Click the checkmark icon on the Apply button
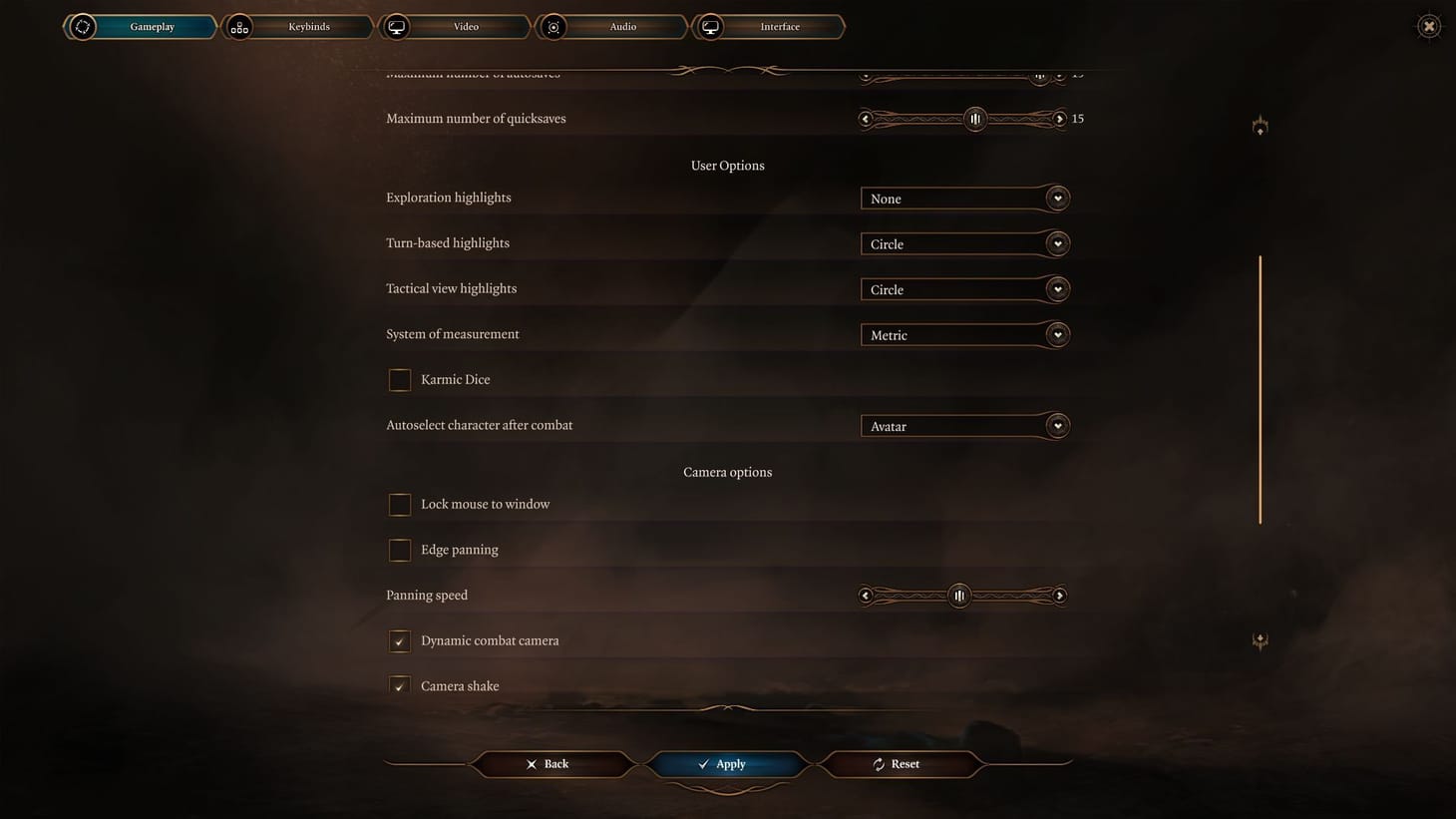The height and width of the screenshot is (819, 1456). point(704,764)
